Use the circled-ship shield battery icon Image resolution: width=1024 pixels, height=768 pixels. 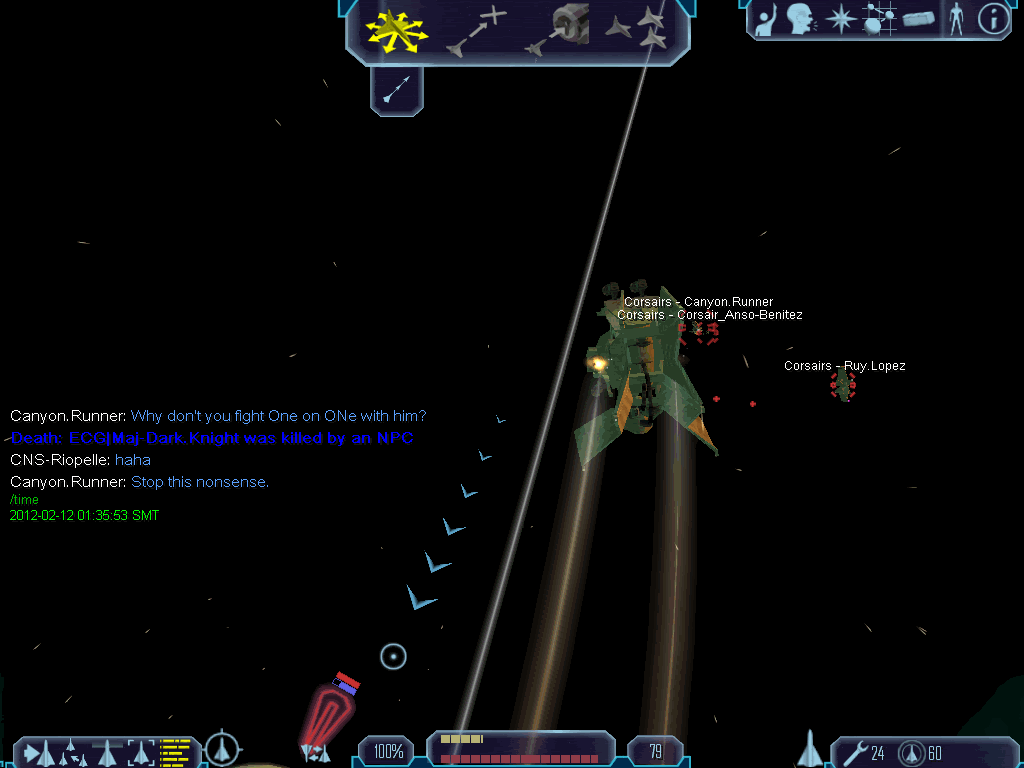click(x=911, y=752)
